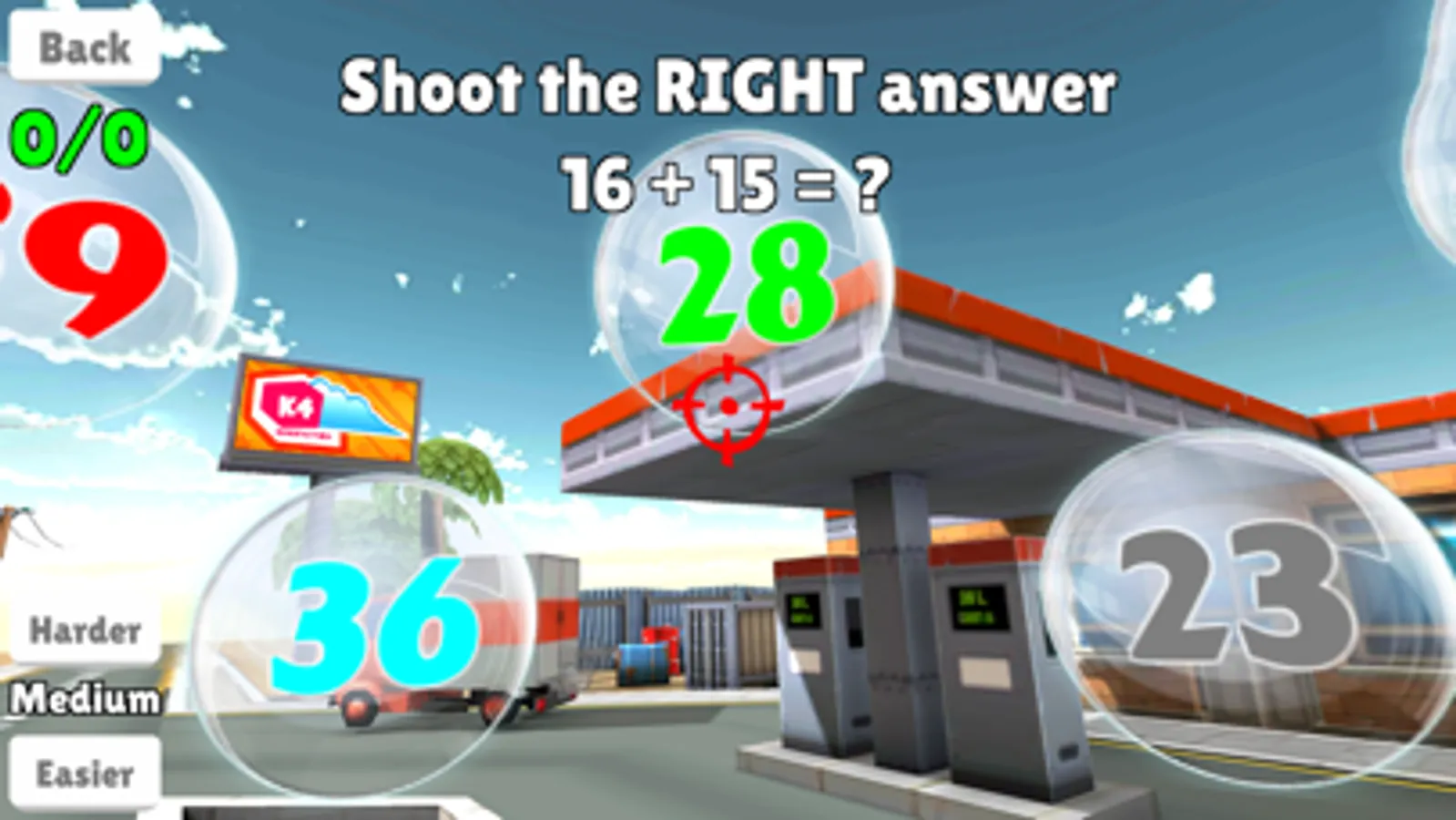Select the Medium difficulty label text
This screenshot has height=820, width=1456.
[87, 700]
